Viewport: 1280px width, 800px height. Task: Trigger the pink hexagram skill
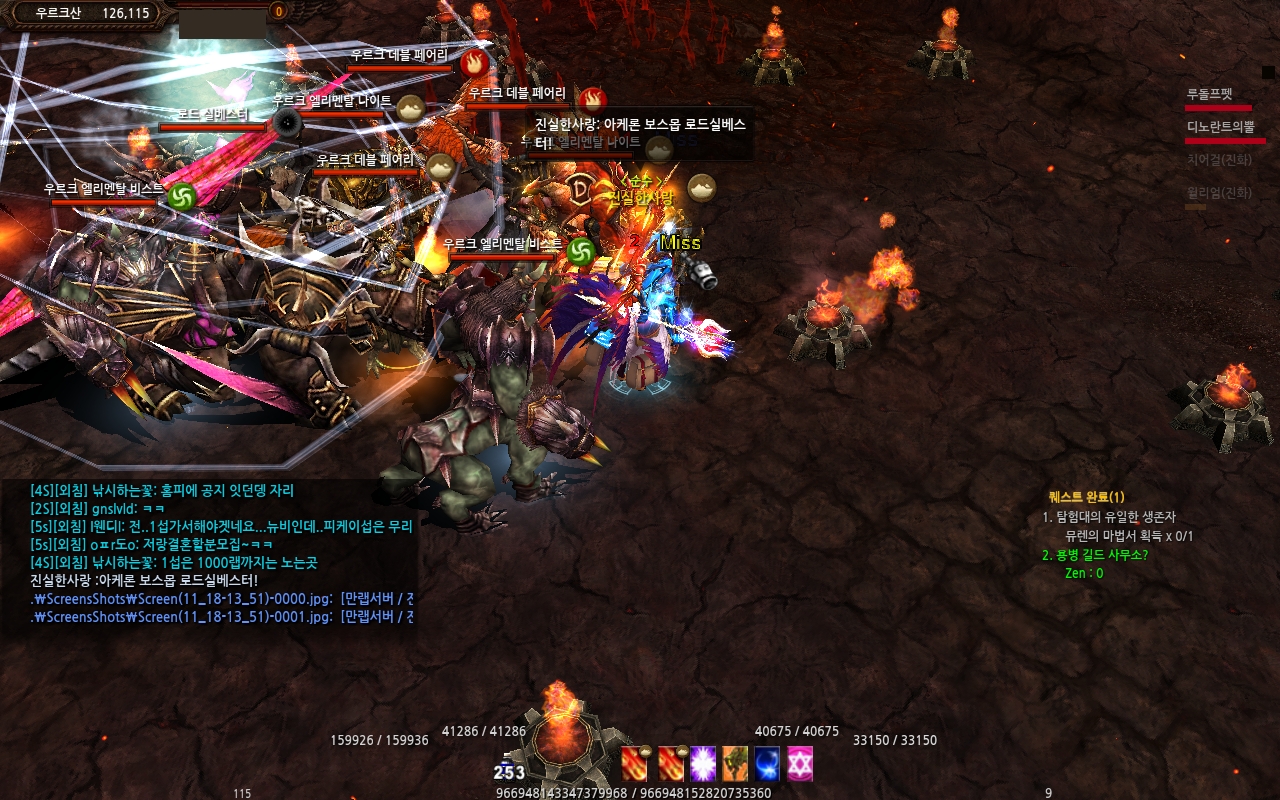click(800, 764)
